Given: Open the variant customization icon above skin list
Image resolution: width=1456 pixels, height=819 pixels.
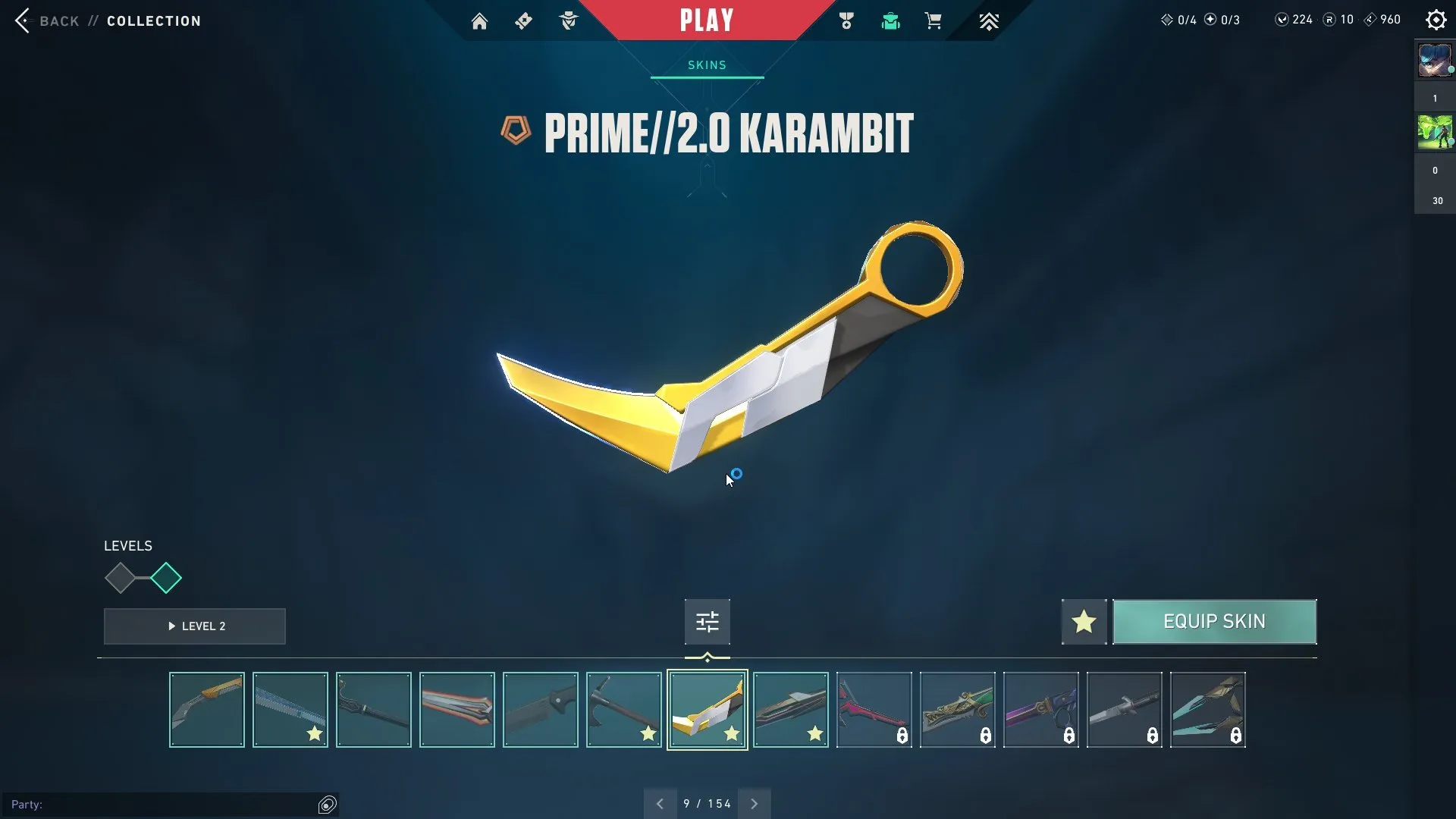Looking at the screenshot, I should [x=706, y=621].
